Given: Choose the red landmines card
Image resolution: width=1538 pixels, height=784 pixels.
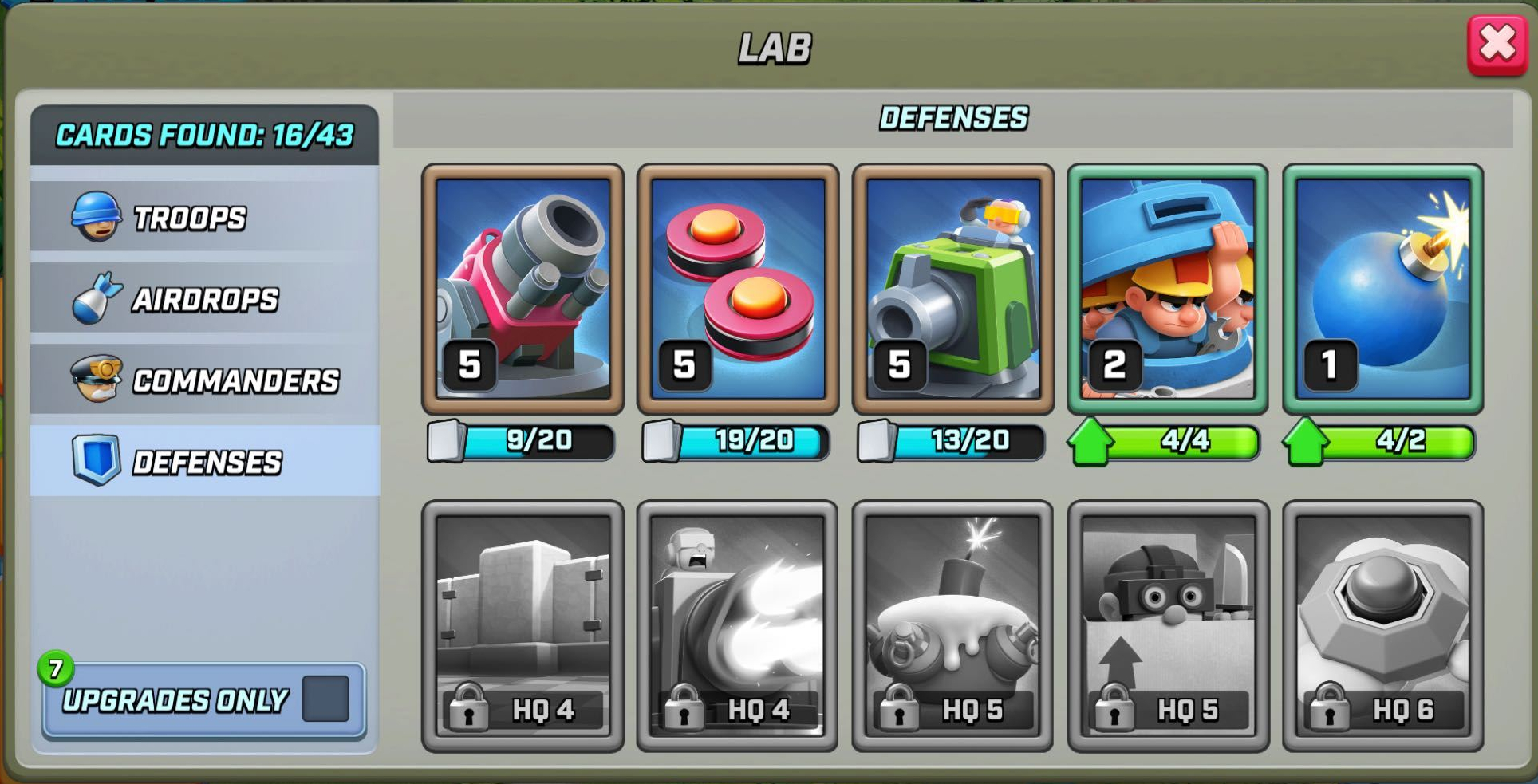Looking at the screenshot, I should click(x=738, y=289).
